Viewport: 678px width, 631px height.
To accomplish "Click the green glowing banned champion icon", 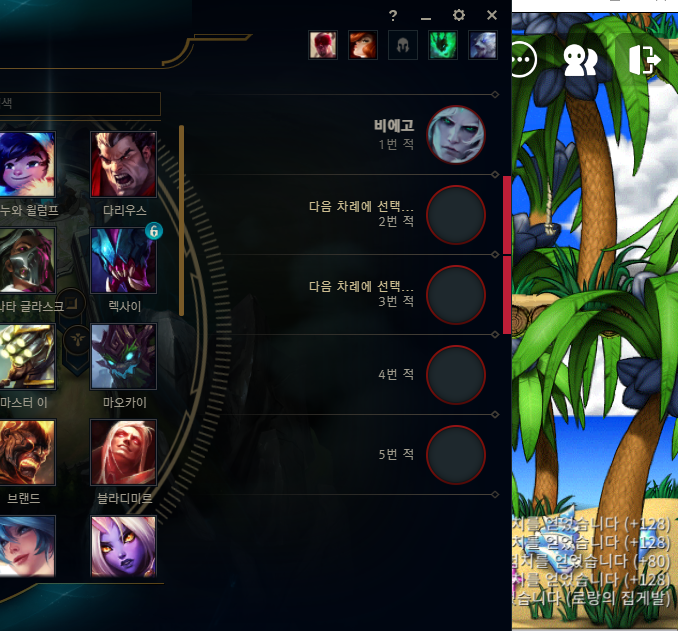I will click(443, 45).
